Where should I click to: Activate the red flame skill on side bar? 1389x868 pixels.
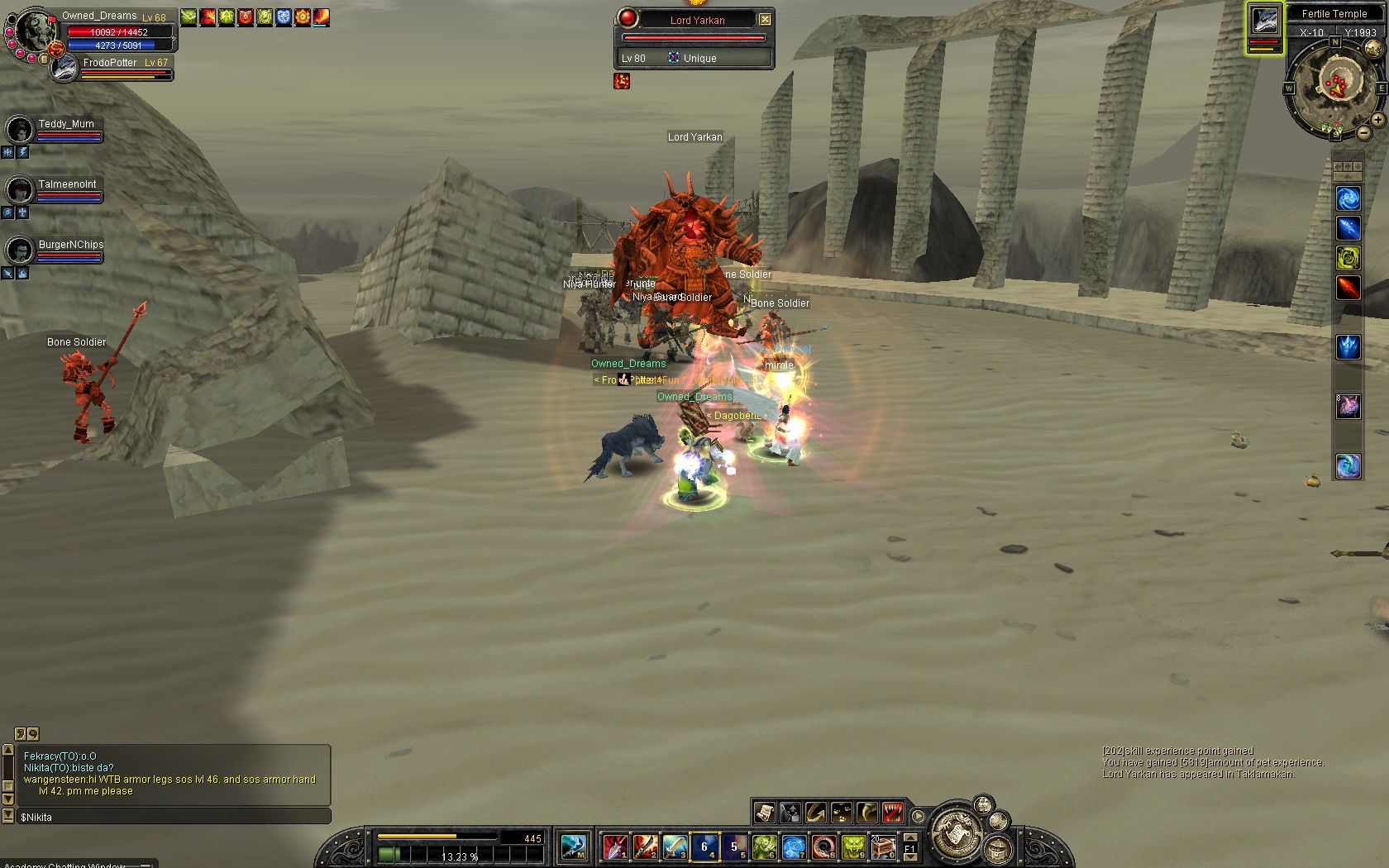pos(1348,288)
